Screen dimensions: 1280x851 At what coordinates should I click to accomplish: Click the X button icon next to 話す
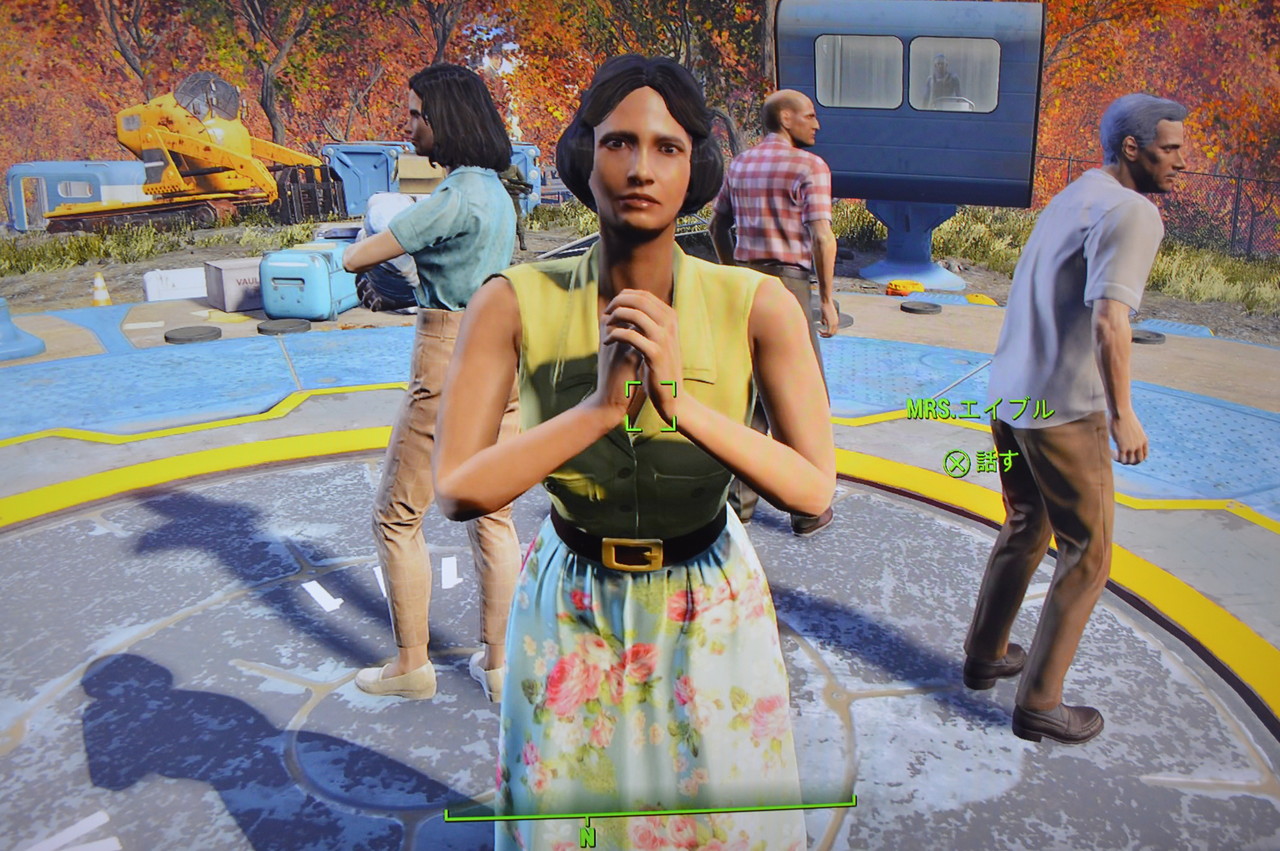[x=958, y=462]
